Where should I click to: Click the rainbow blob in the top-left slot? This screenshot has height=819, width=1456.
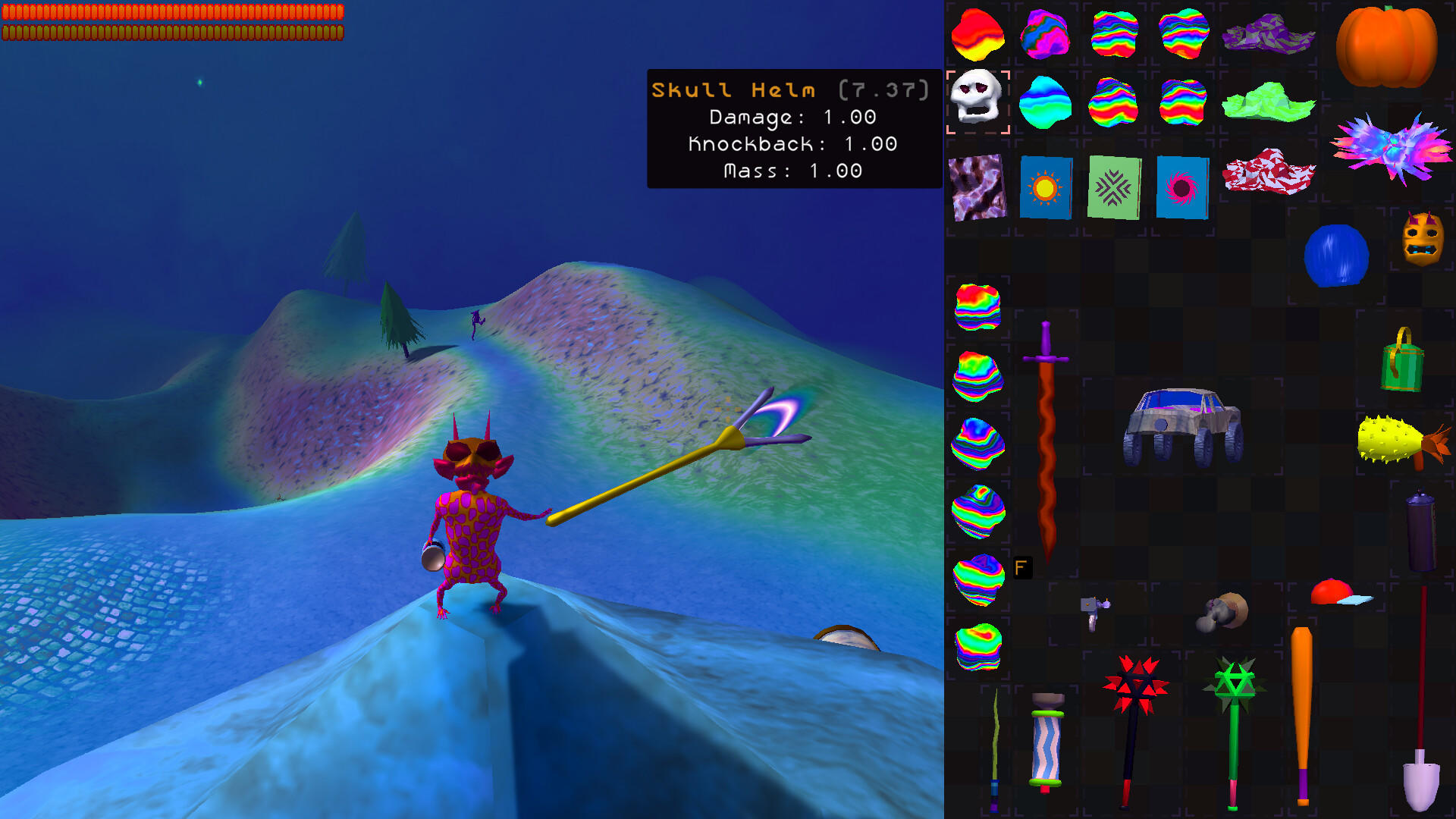point(978,34)
